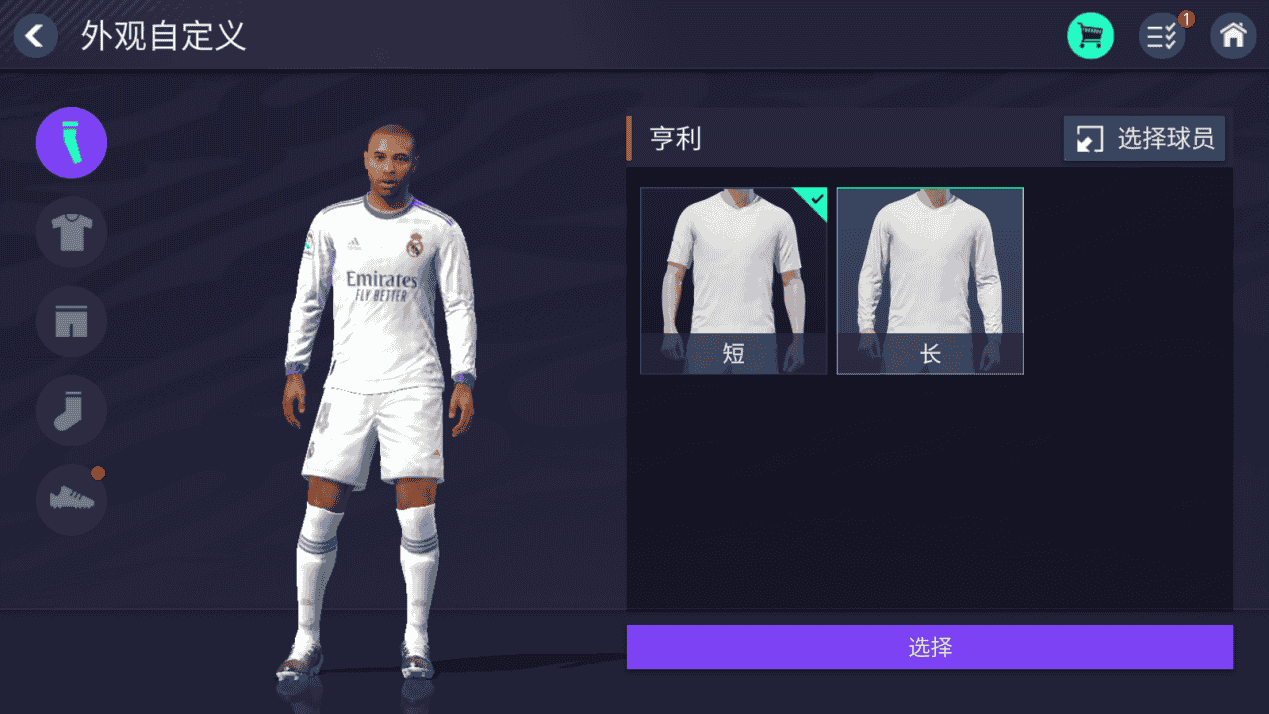Switch to the sleeve customization tab
The width and height of the screenshot is (1269, 714).
coord(71,143)
